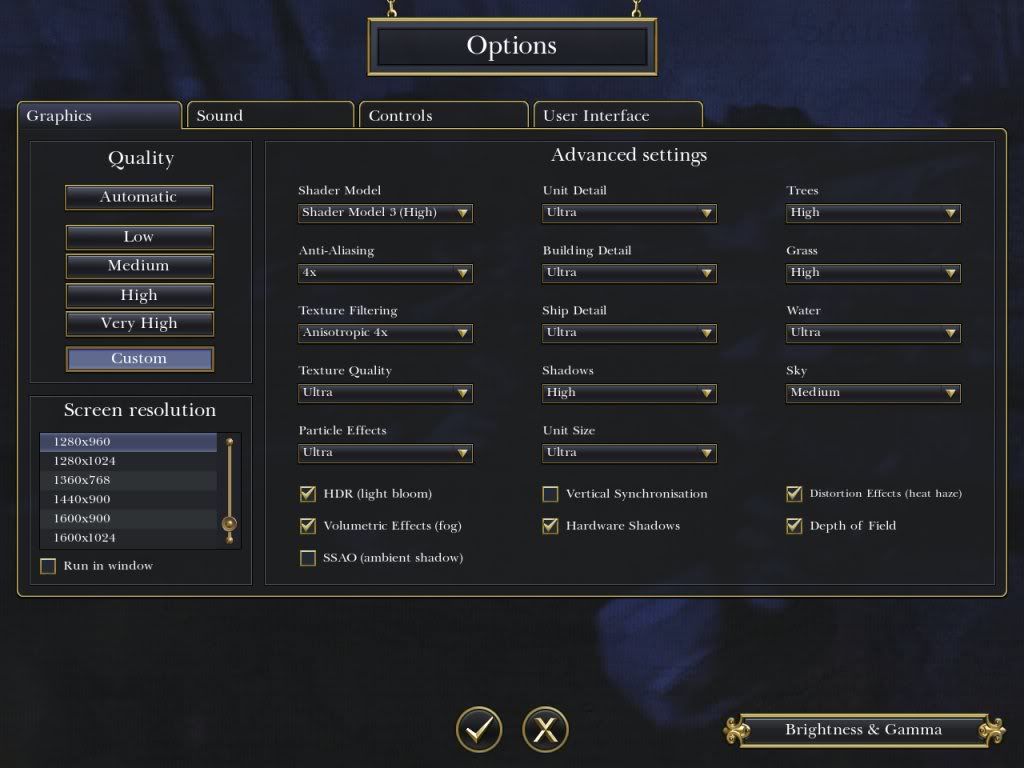Screen dimensions: 1024x768
Task: Expand the Anti-Aliasing dropdown
Action: click(x=385, y=273)
